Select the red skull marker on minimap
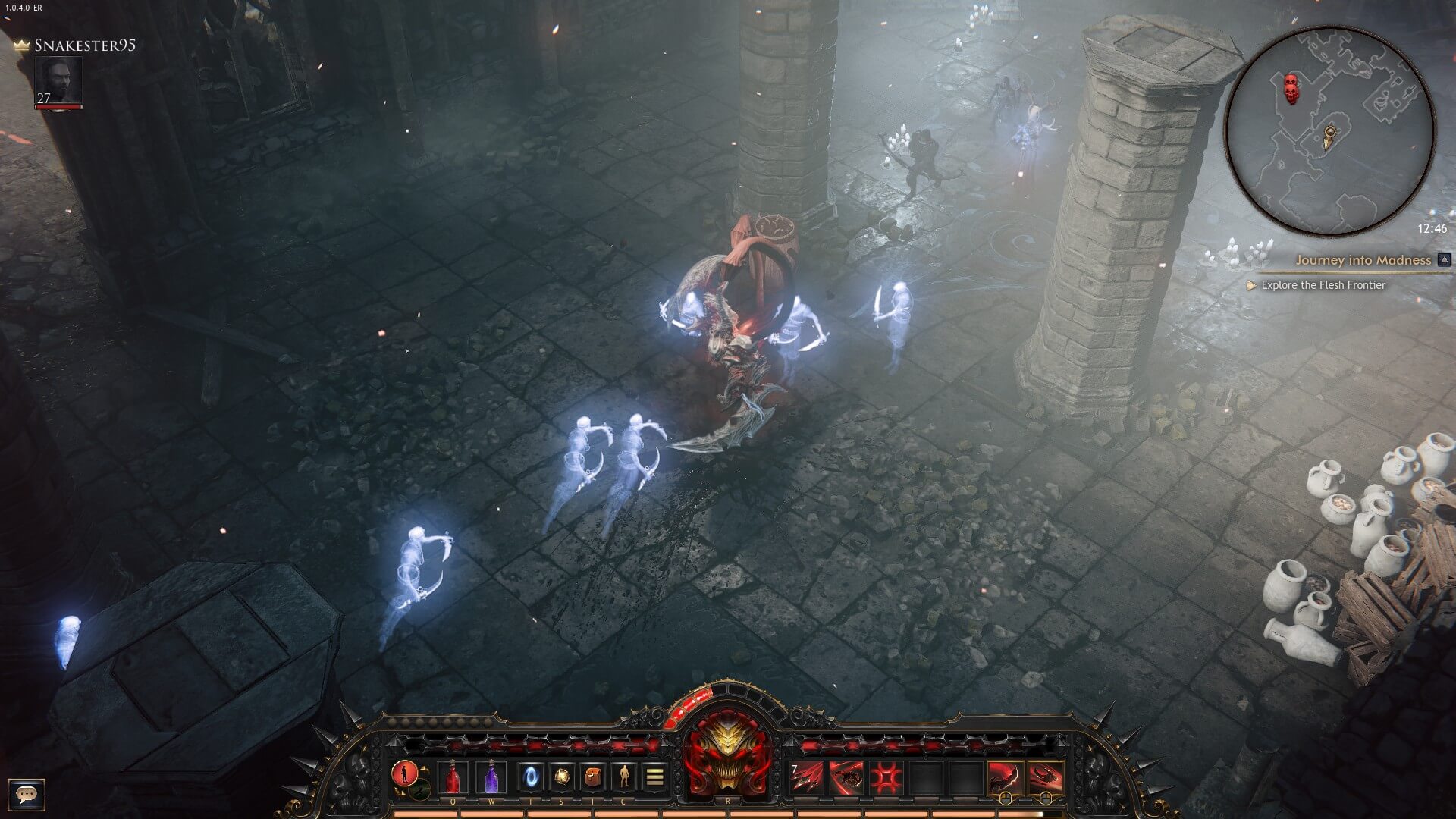 1290,88
